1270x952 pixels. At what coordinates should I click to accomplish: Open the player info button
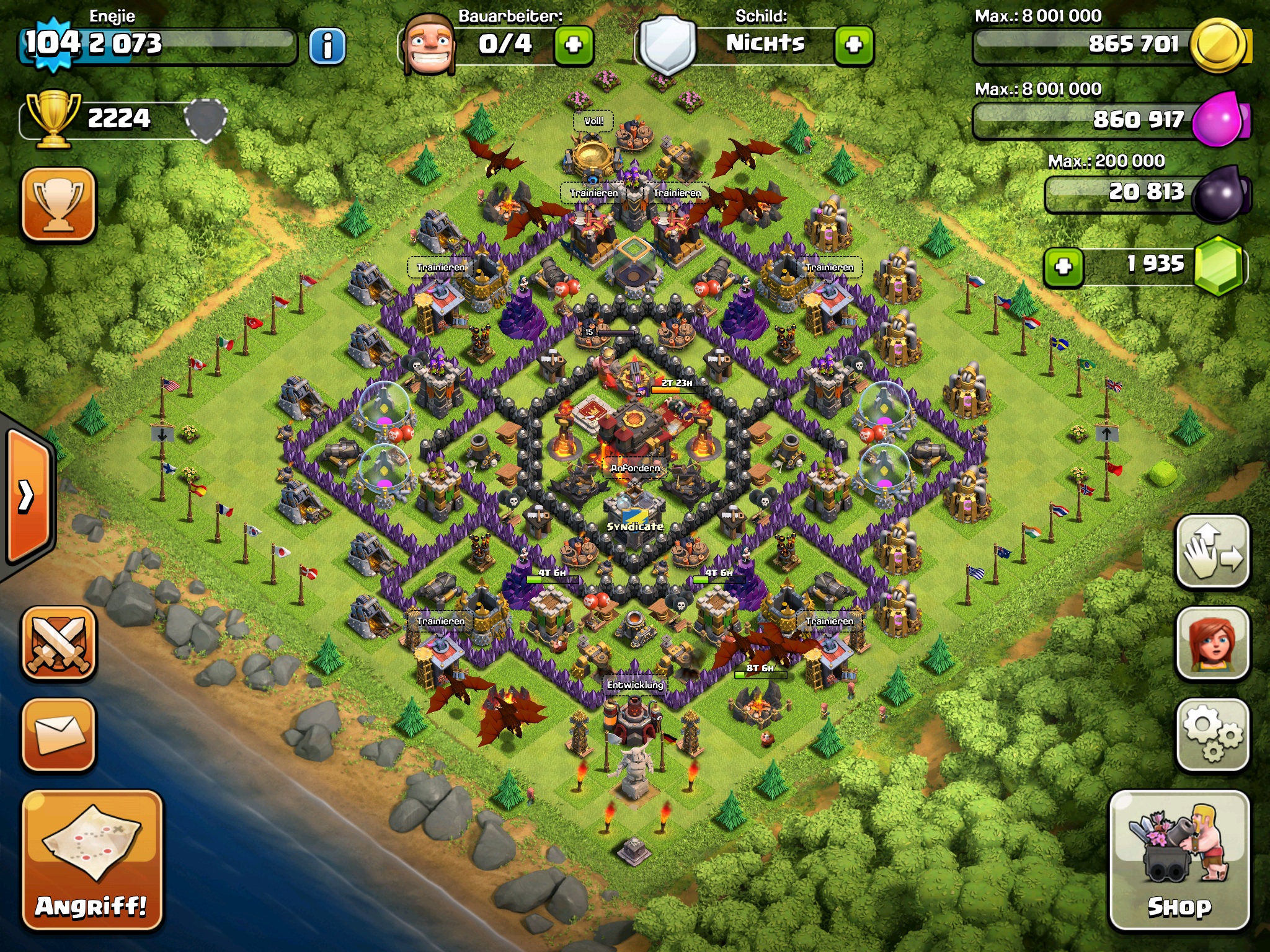pyautogui.click(x=327, y=46)
